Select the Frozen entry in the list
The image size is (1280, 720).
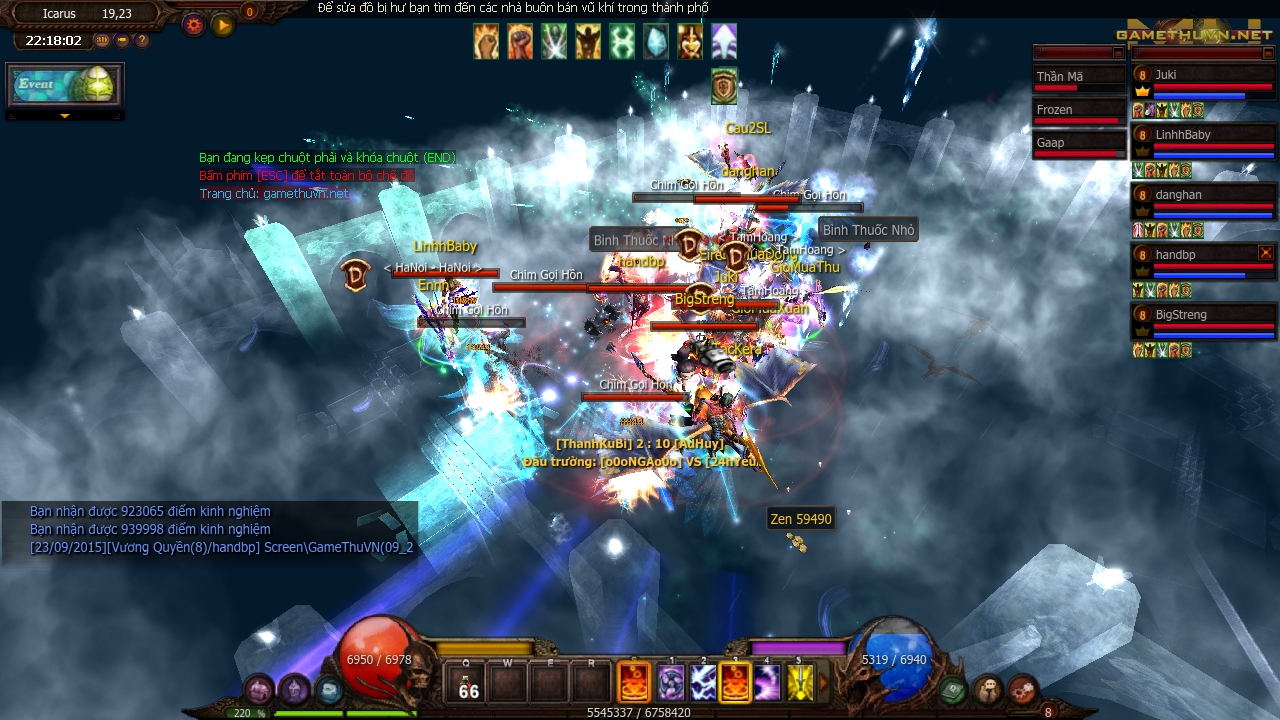[x=1078, y=110]
